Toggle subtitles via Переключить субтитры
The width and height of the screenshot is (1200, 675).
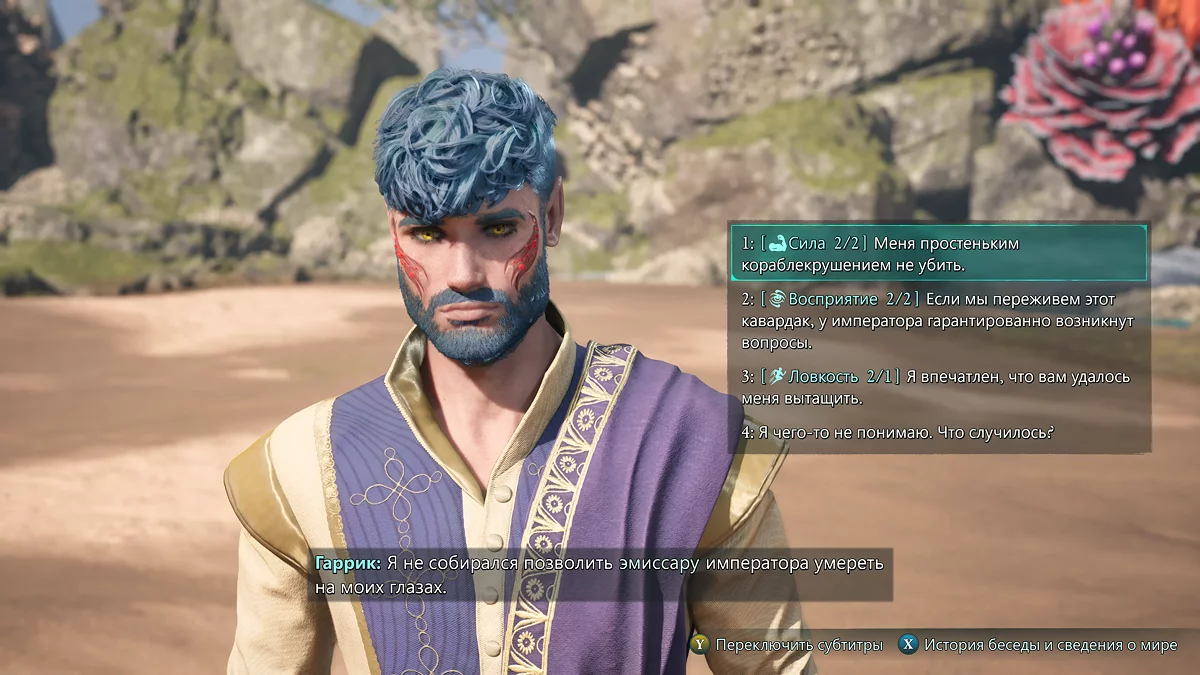pyautogui.click(x=787, y=645)
